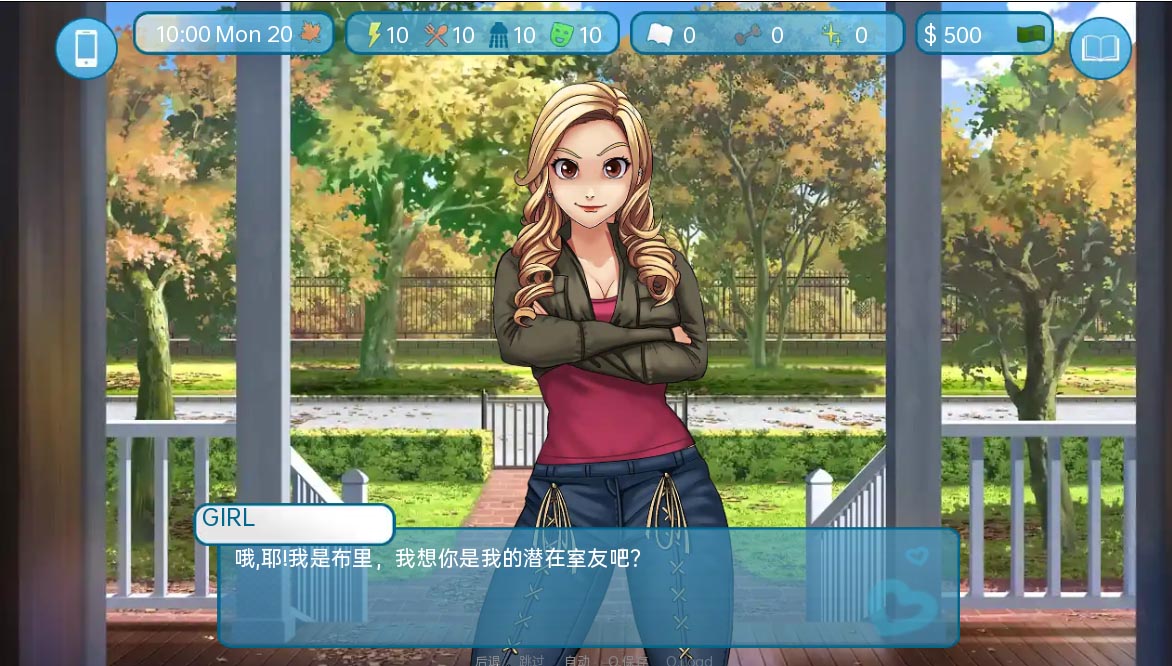Click 后退 to roll back dialogue

(487, 660)
